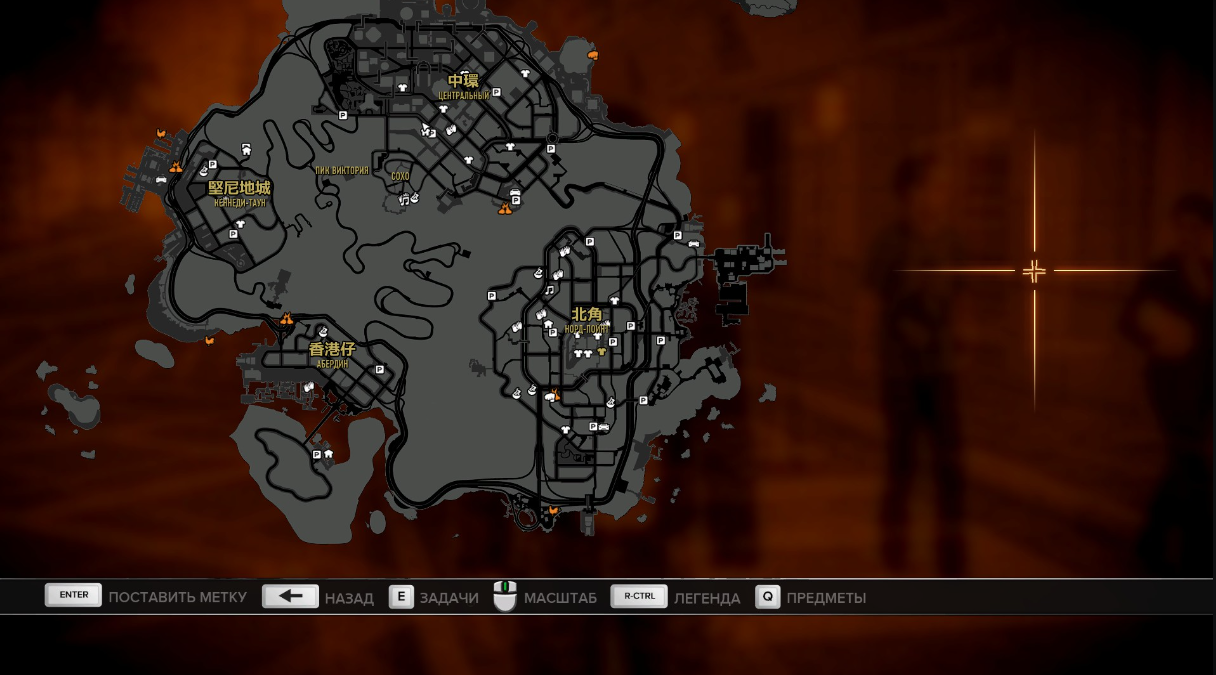Click the music note marker below Сохо

404,200
